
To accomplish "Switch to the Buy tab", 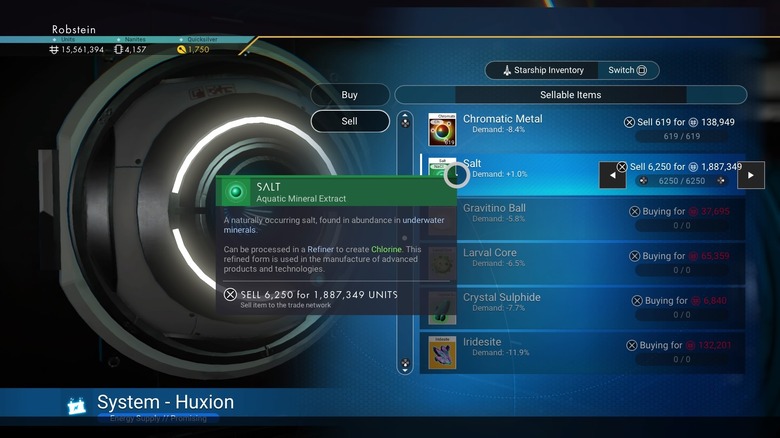I will (x=350, y=95).
